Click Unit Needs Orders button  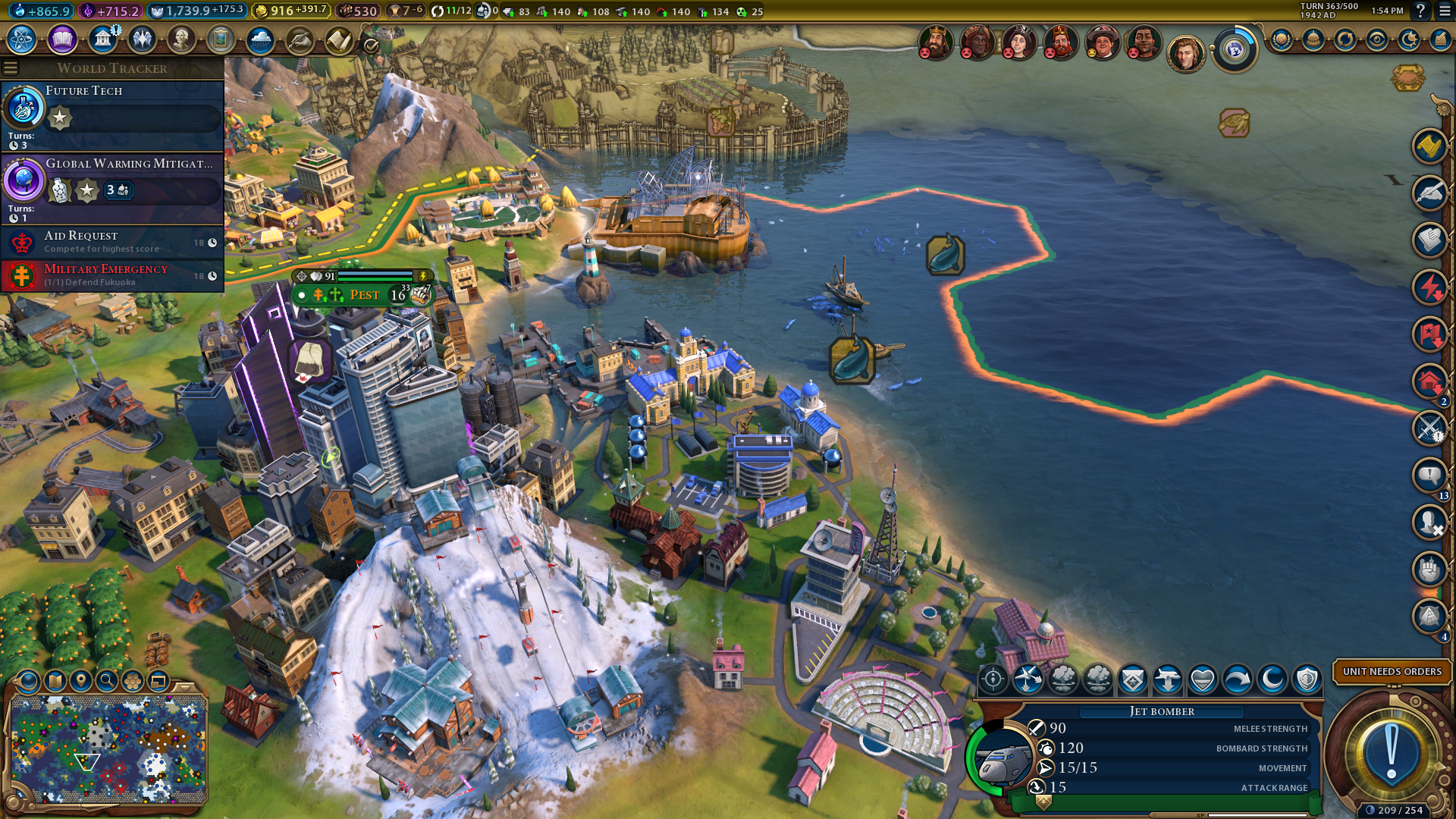1392,671
